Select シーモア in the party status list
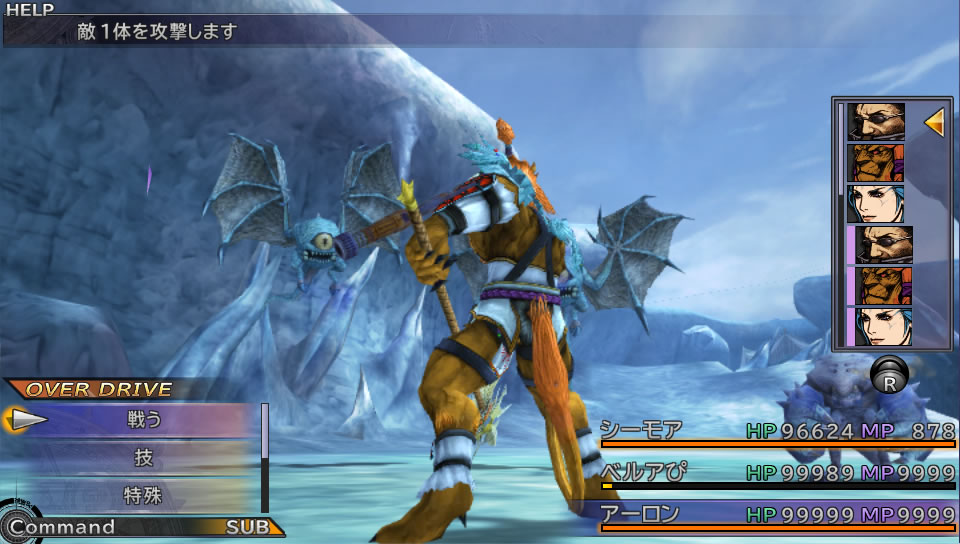 click(642, 431)
